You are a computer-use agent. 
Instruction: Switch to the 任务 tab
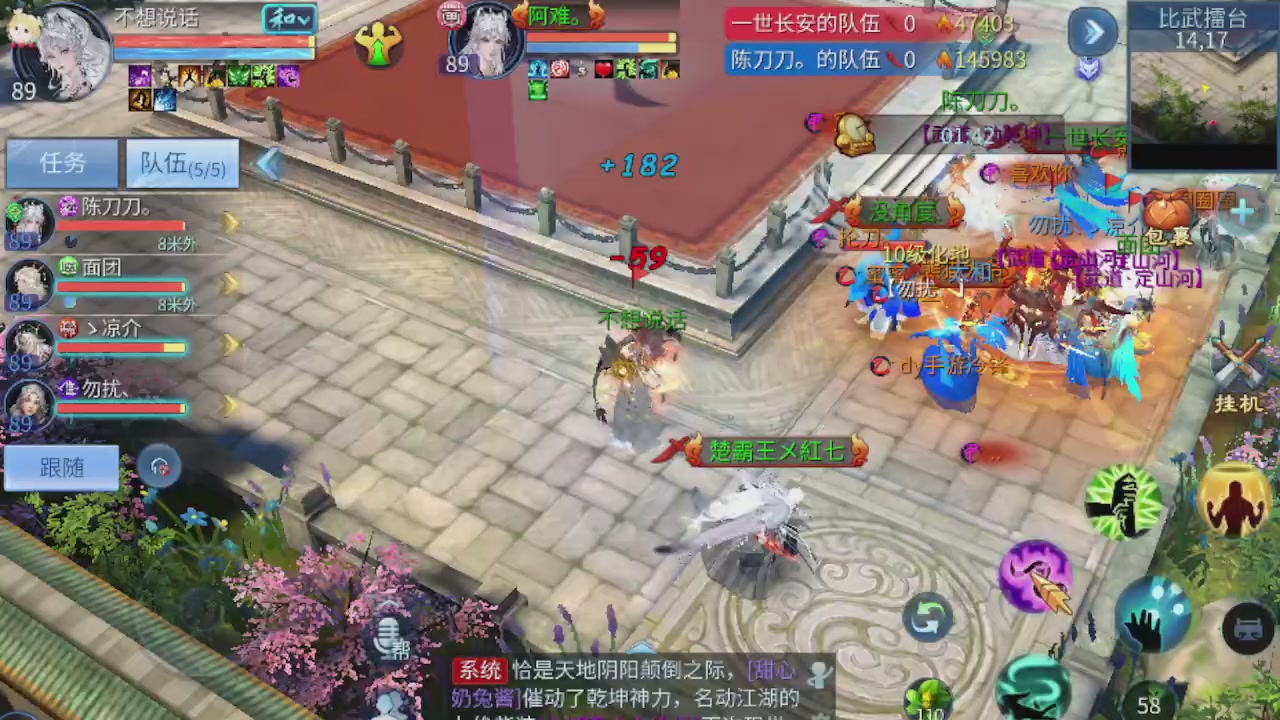point(62,163)
